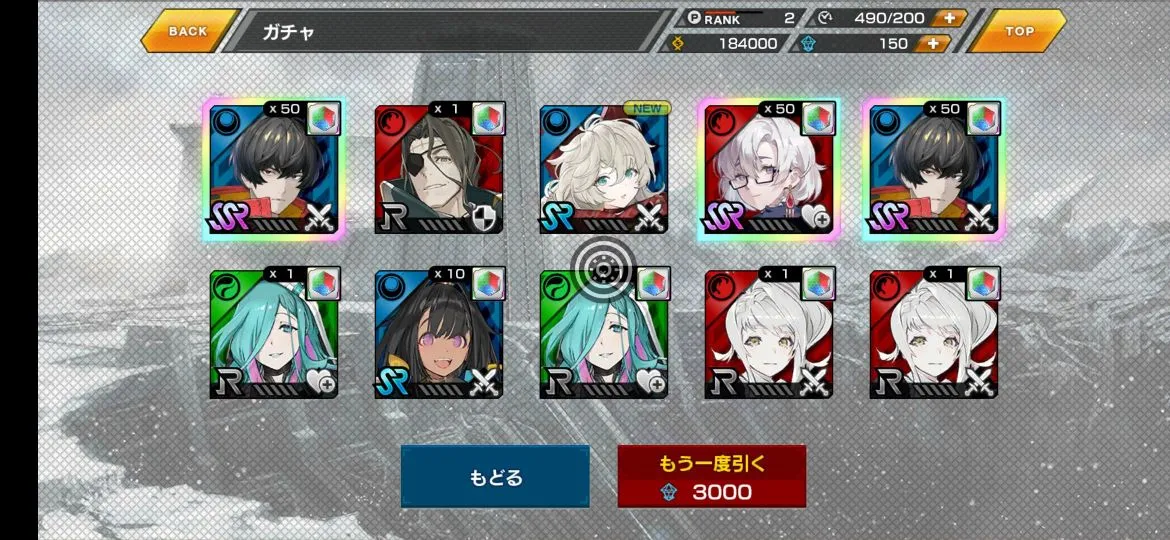This screenshot has width=1170, height=540.
Task: Select the eyepatch man R card
Action: tap(439, 170)
